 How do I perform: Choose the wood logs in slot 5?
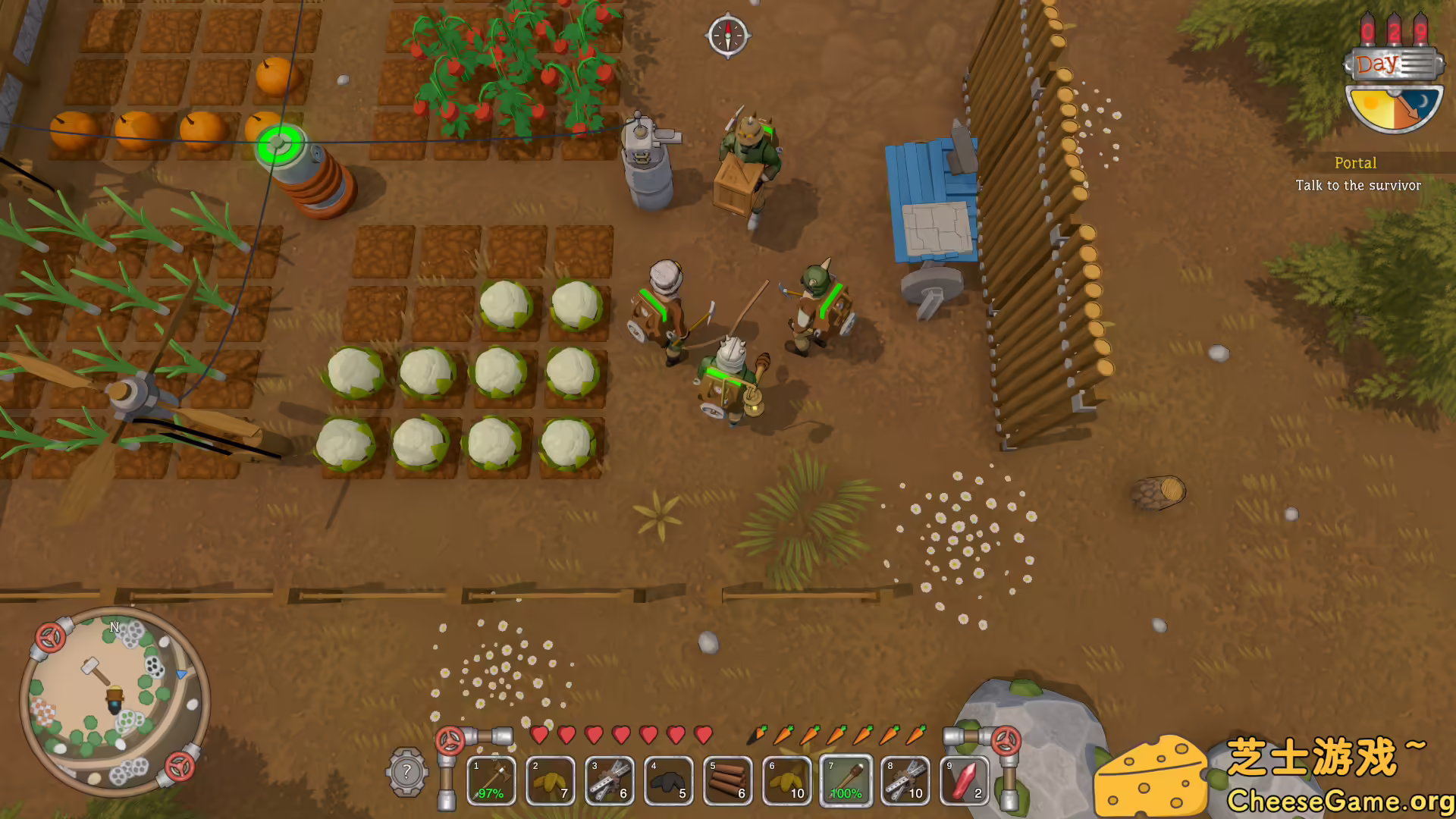[728, 780]
